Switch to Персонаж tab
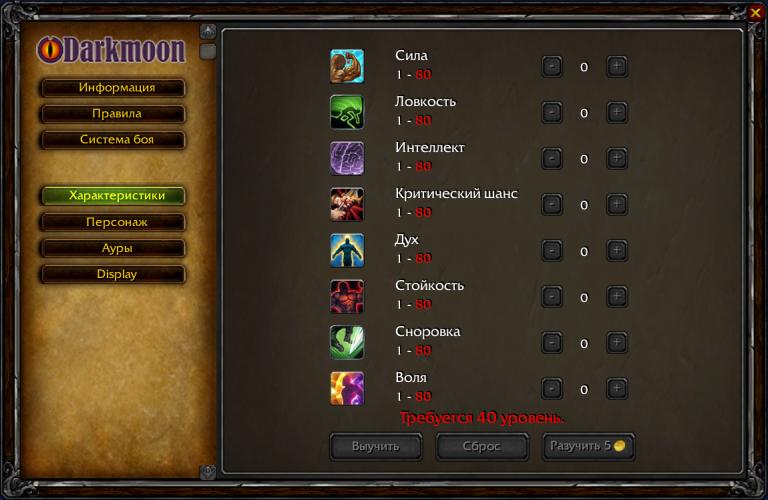The image size is (768, 500). 113,222
